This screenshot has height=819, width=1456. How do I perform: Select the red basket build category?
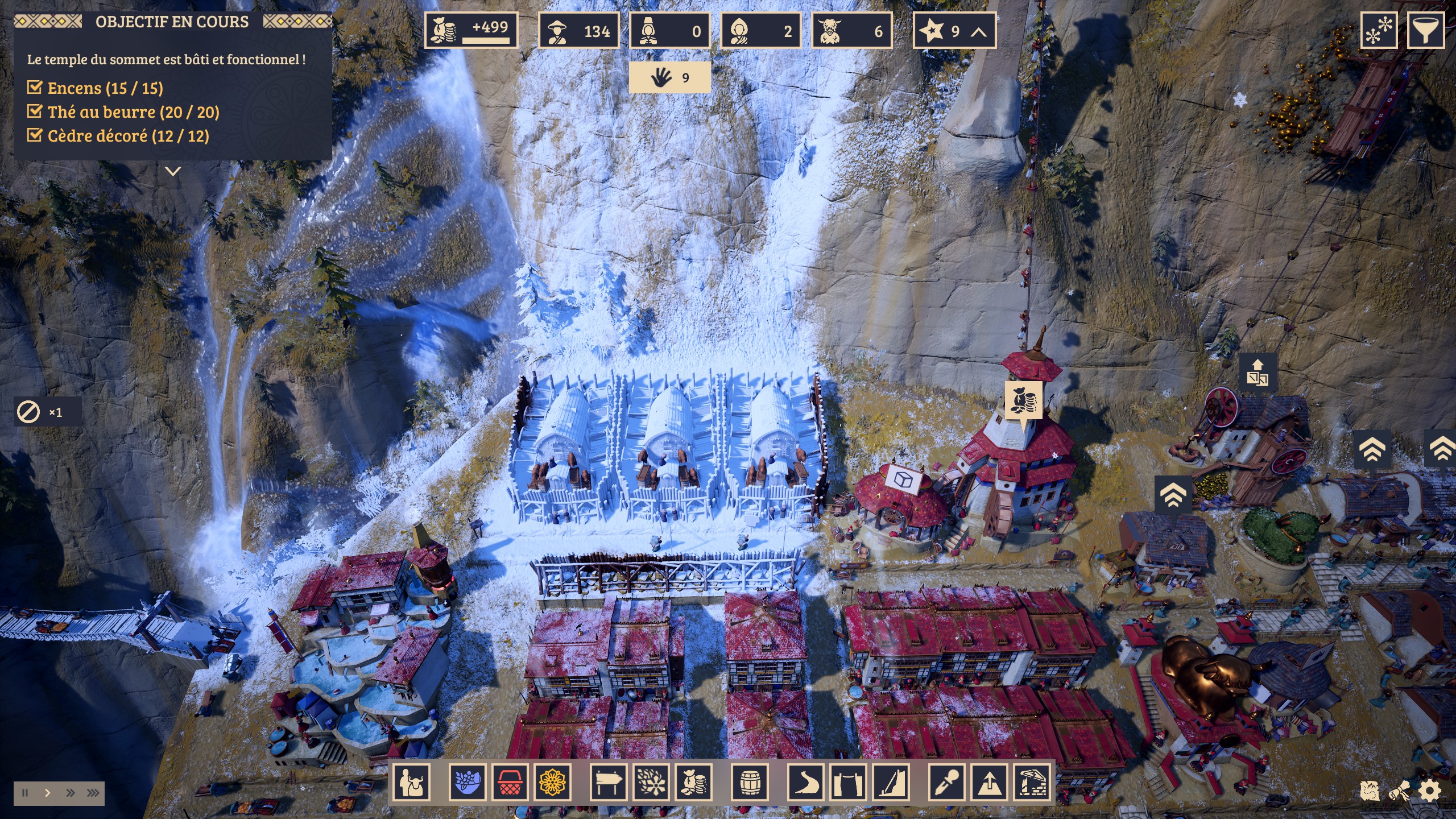point(510,783)
